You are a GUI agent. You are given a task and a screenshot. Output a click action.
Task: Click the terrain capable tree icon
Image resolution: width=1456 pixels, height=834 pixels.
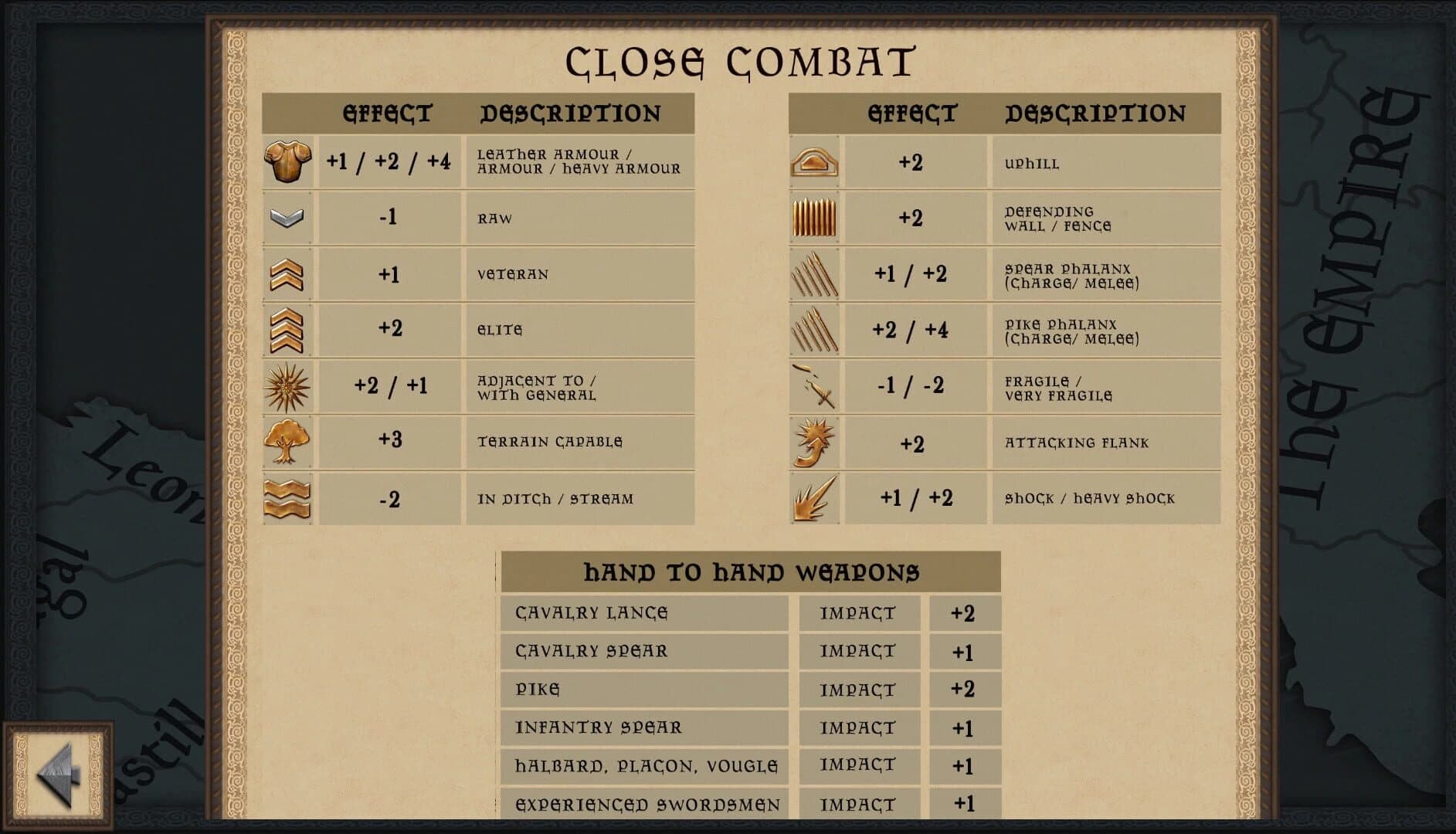(289, 442)
